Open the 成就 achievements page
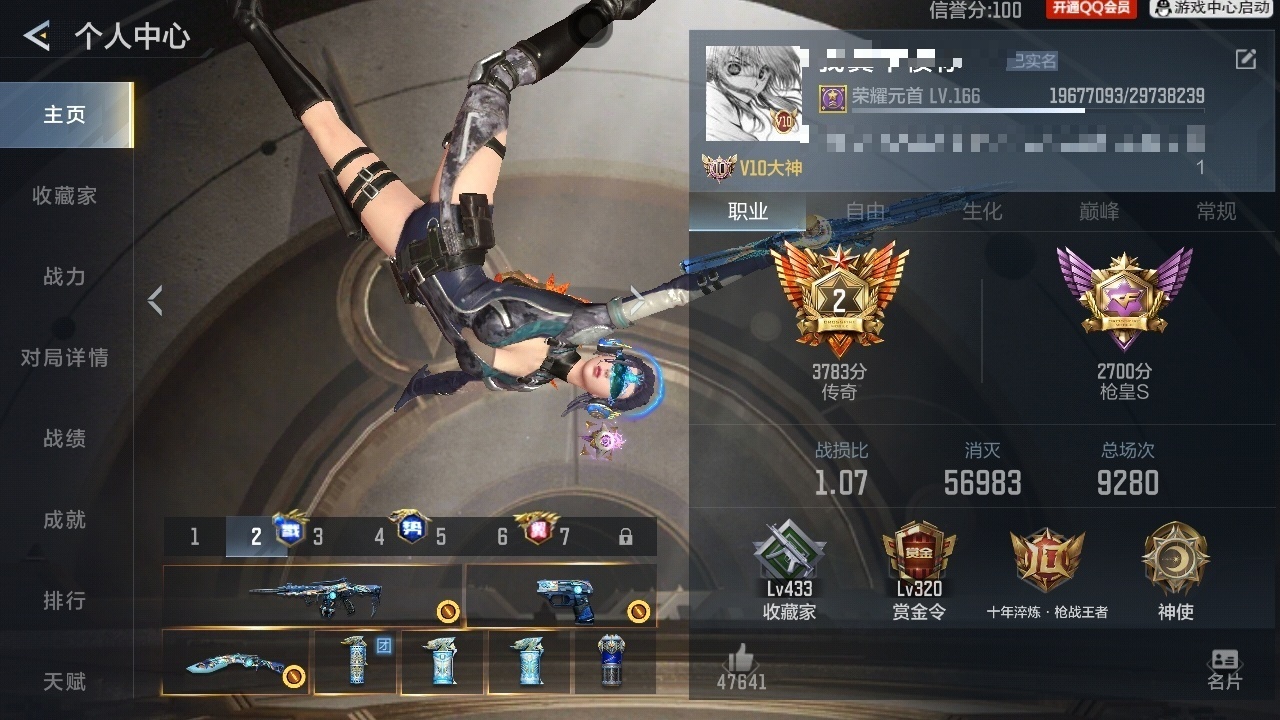 [65, 520]
